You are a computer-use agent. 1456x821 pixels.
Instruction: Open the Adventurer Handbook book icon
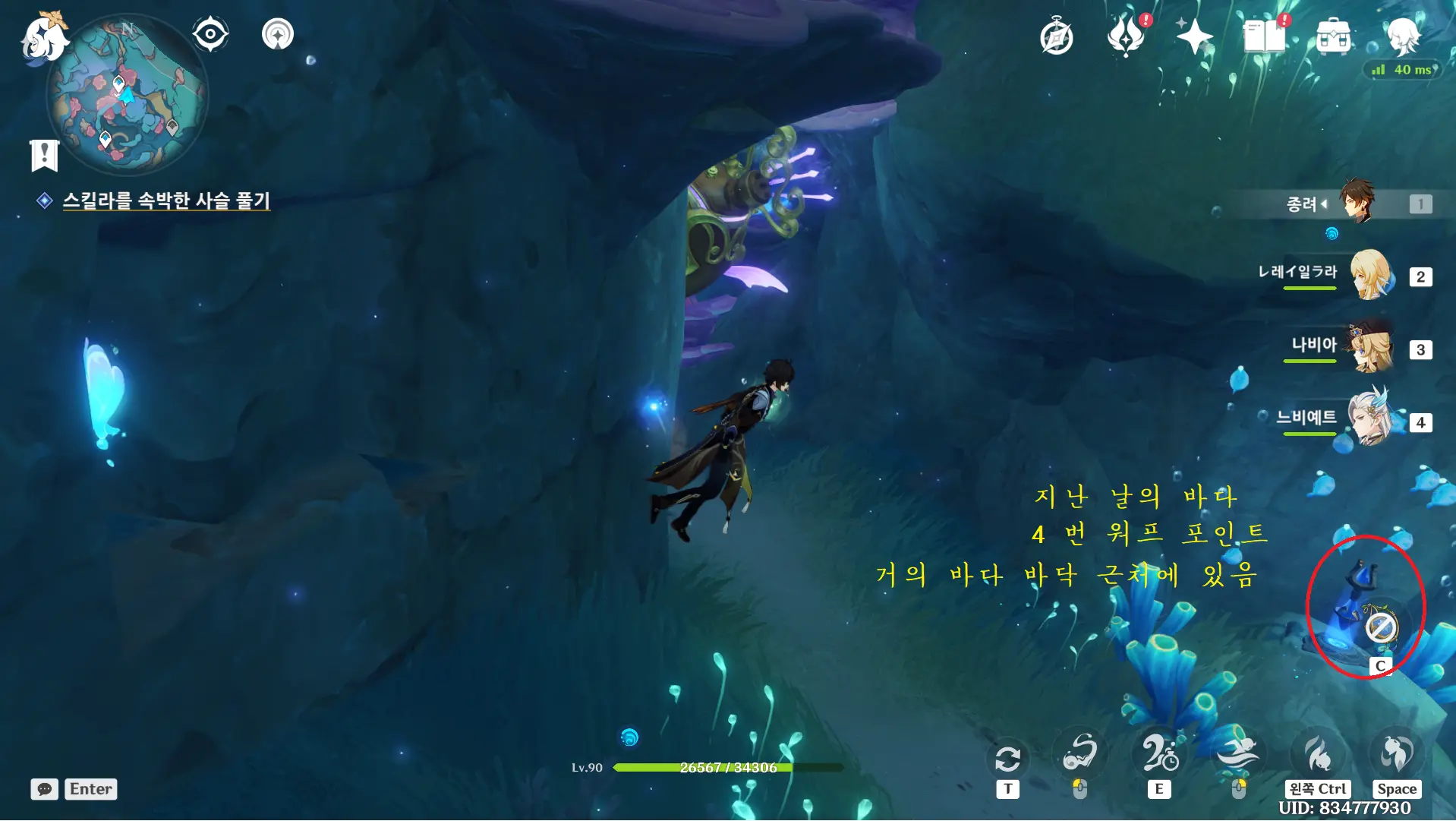(1264, 36)
